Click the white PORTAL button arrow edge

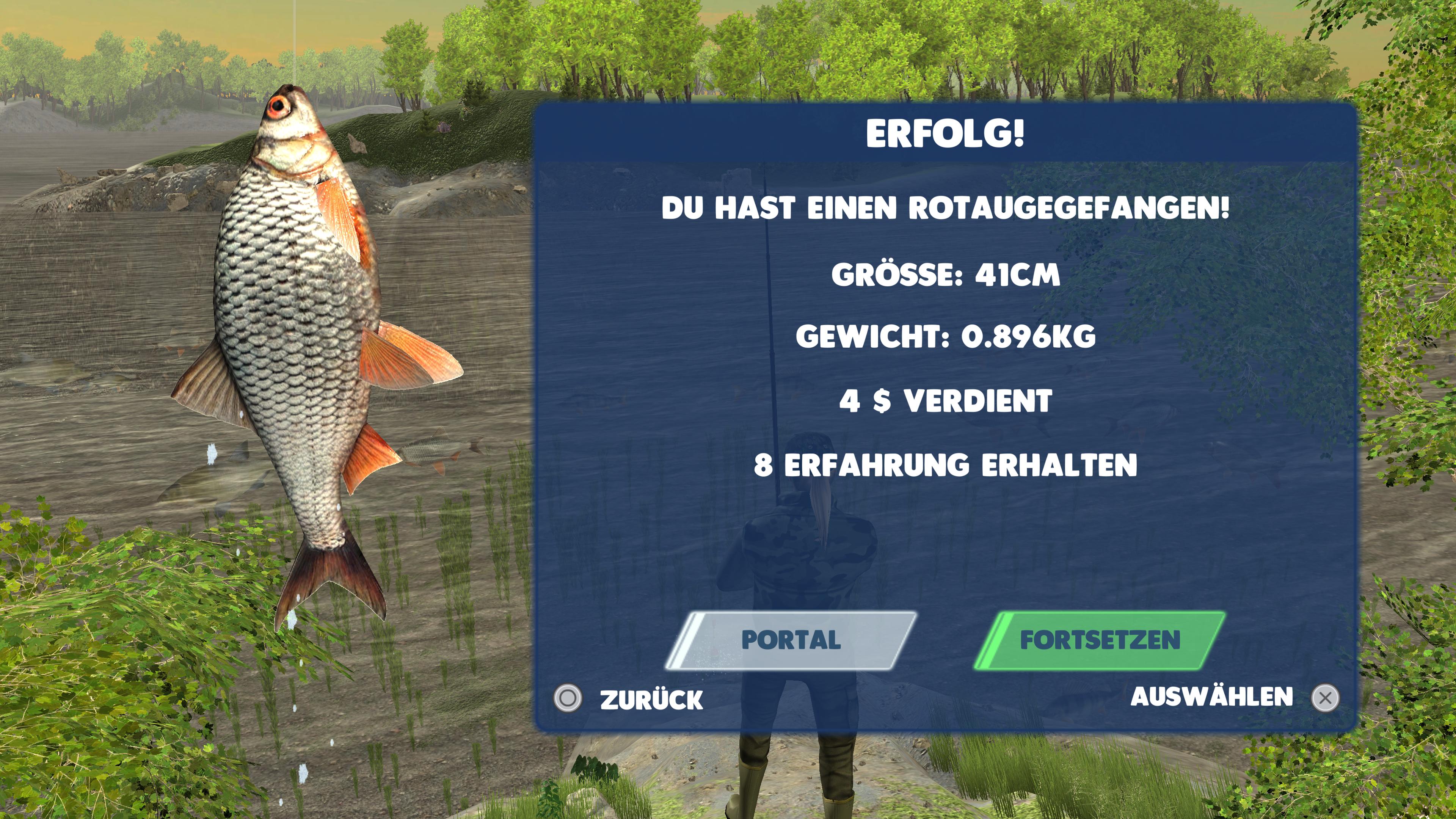(687, 644)
